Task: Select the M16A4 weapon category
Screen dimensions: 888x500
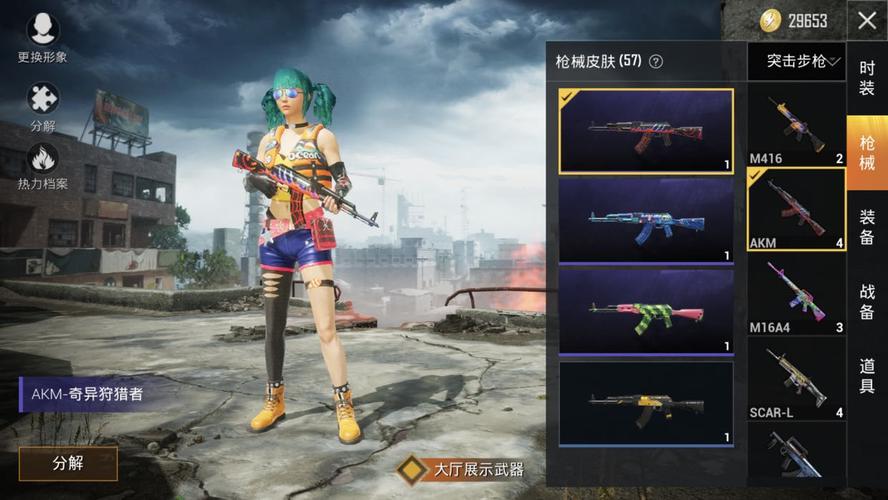Action: coord(796,293)
